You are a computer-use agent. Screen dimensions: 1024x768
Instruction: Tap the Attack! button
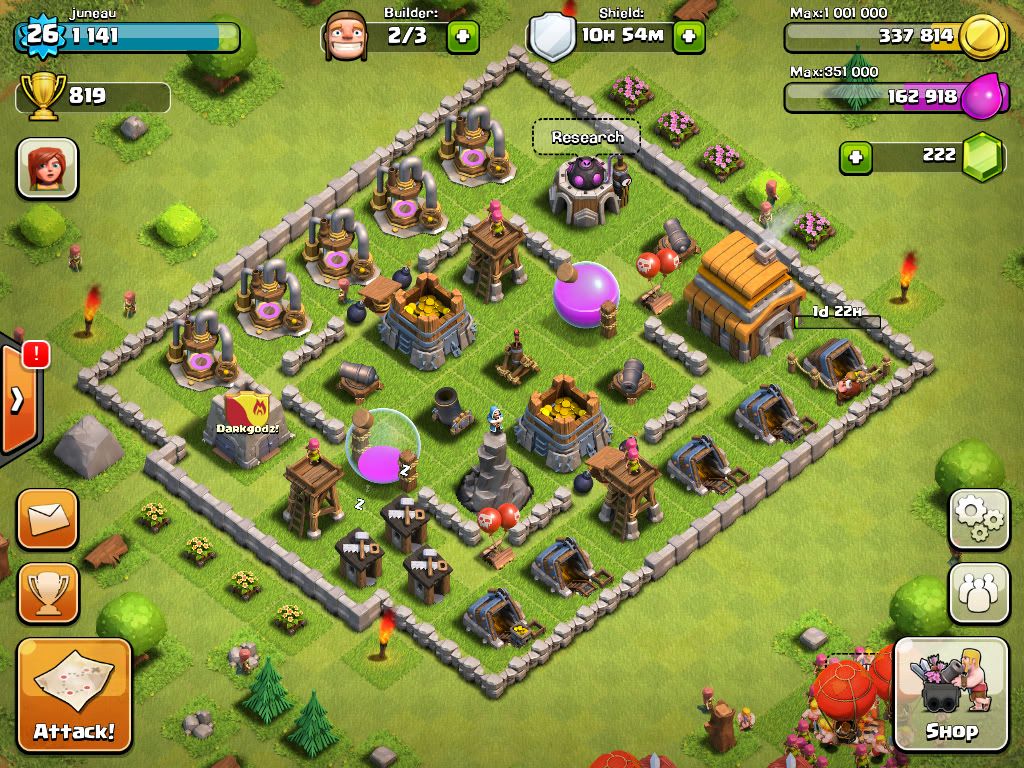tap(74, 694)
